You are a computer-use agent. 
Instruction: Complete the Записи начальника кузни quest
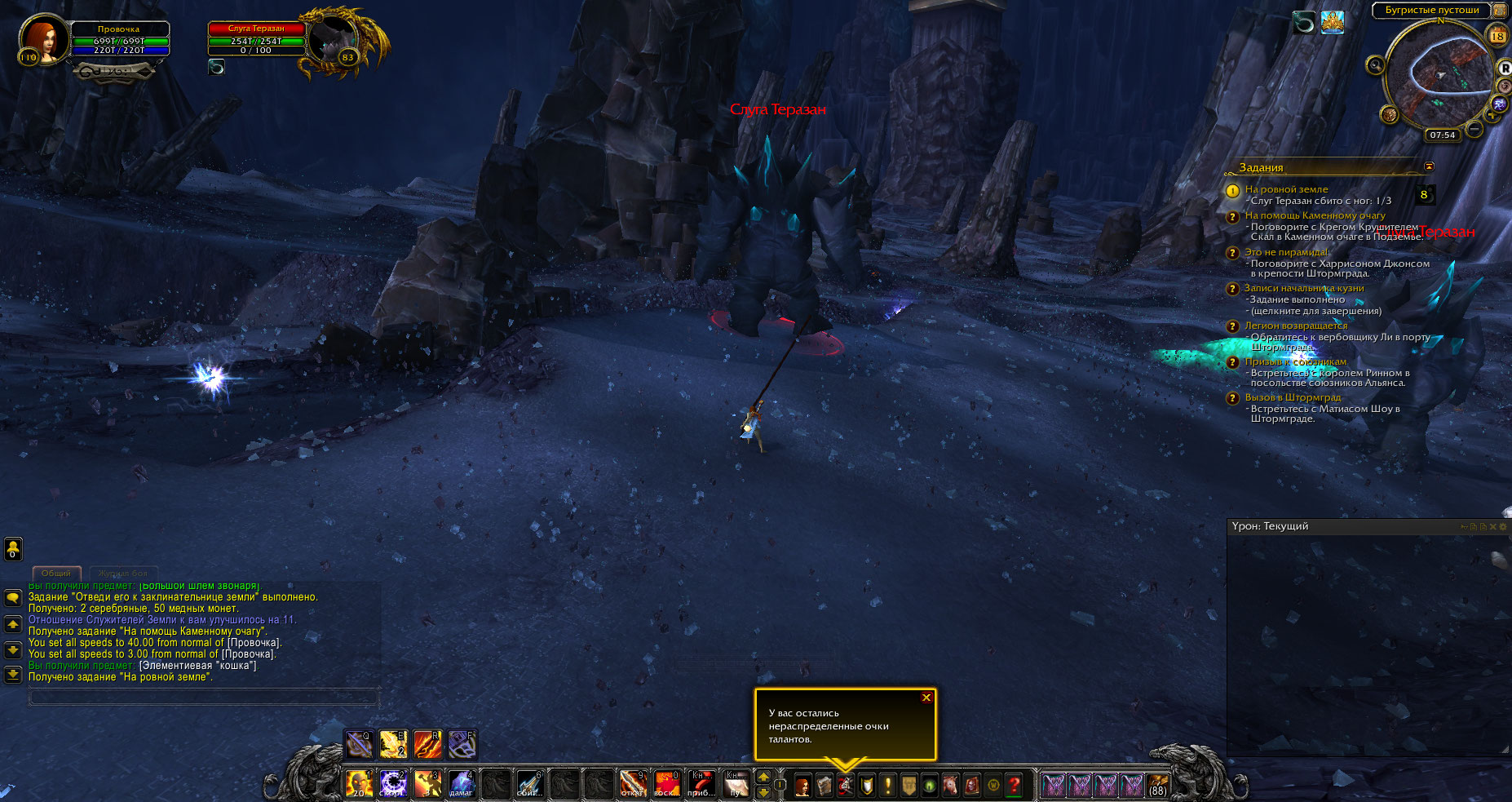(x=1303, y=288)
